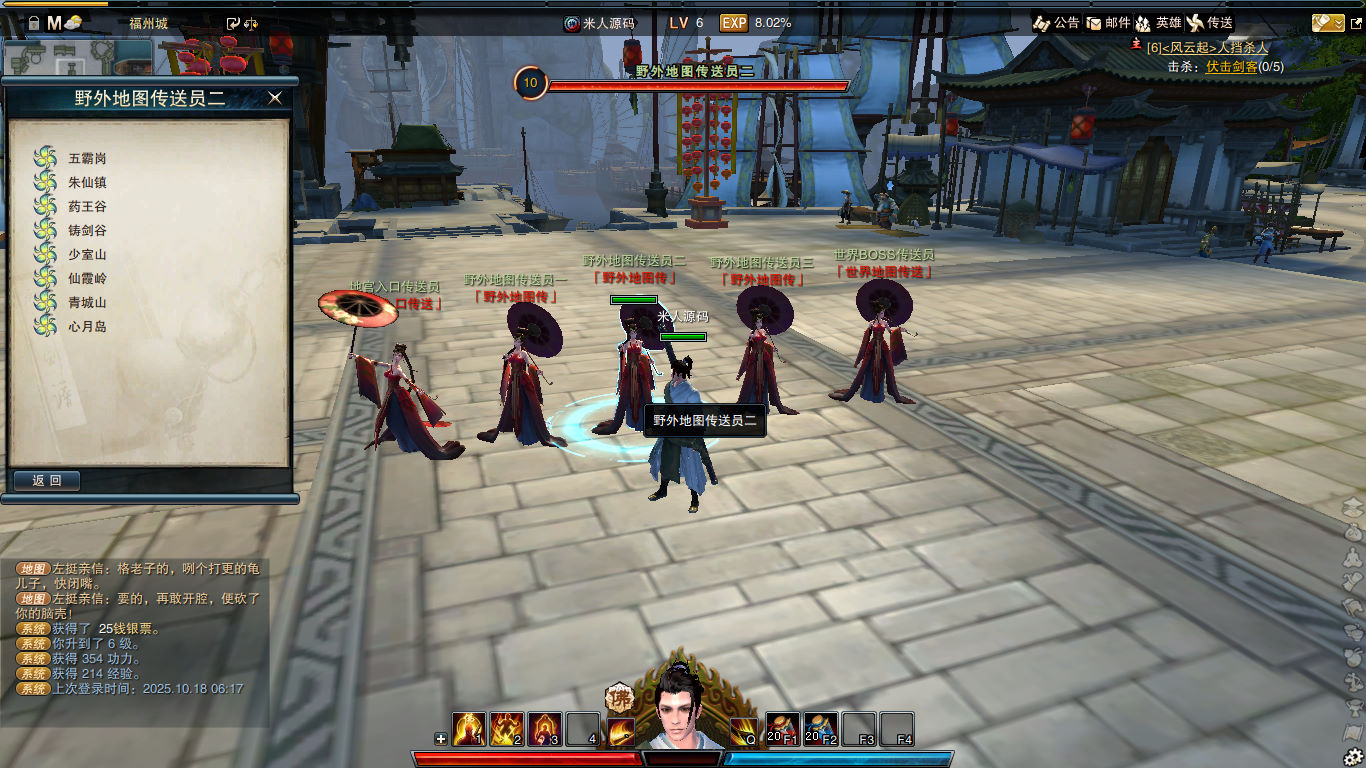Follow the 伏击剑客 quest tracker link
1366x768 pixels.
click(x=1231, y=66)
